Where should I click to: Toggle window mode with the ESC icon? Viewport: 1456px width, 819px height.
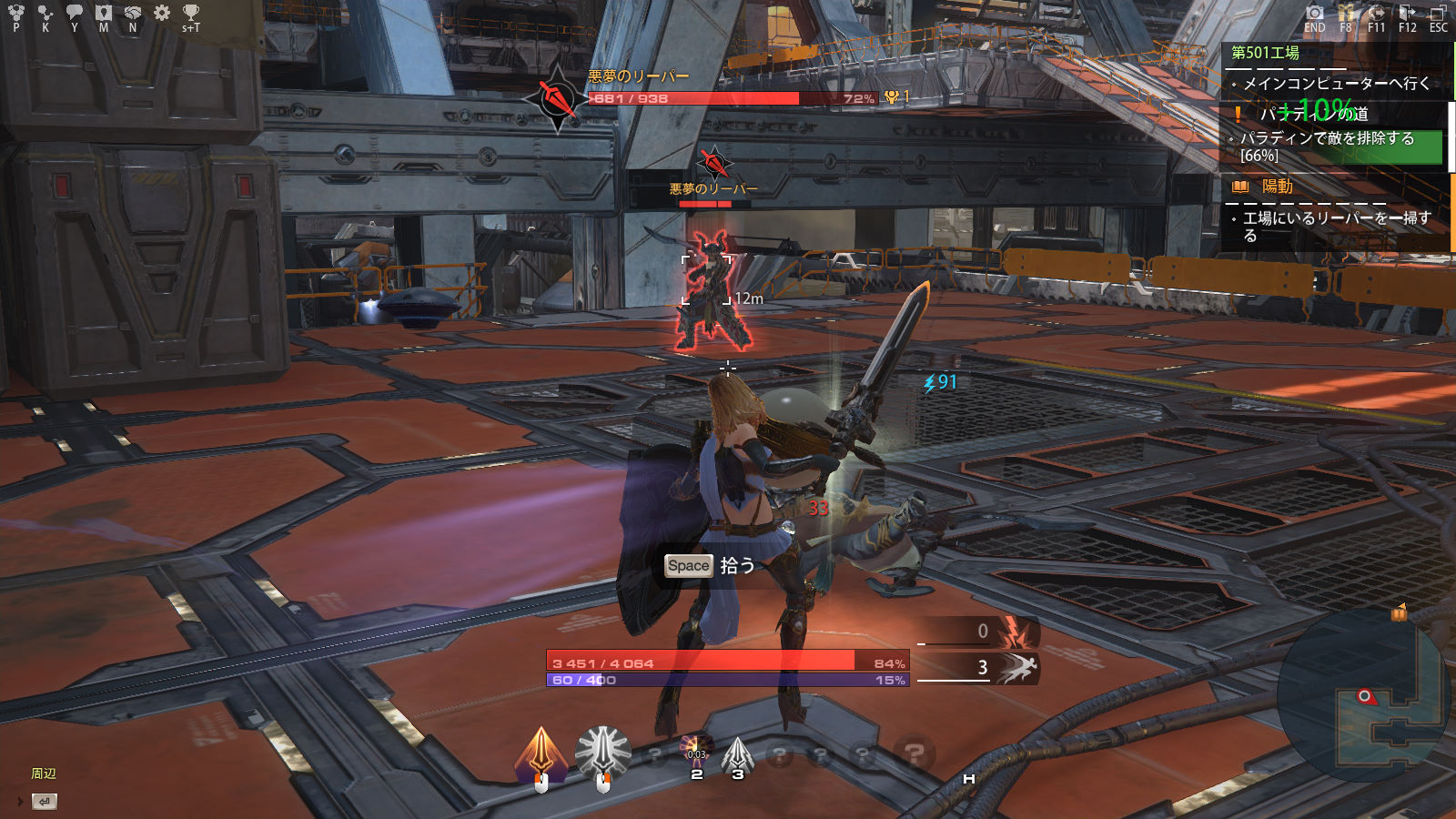(x=1438, y=13)
